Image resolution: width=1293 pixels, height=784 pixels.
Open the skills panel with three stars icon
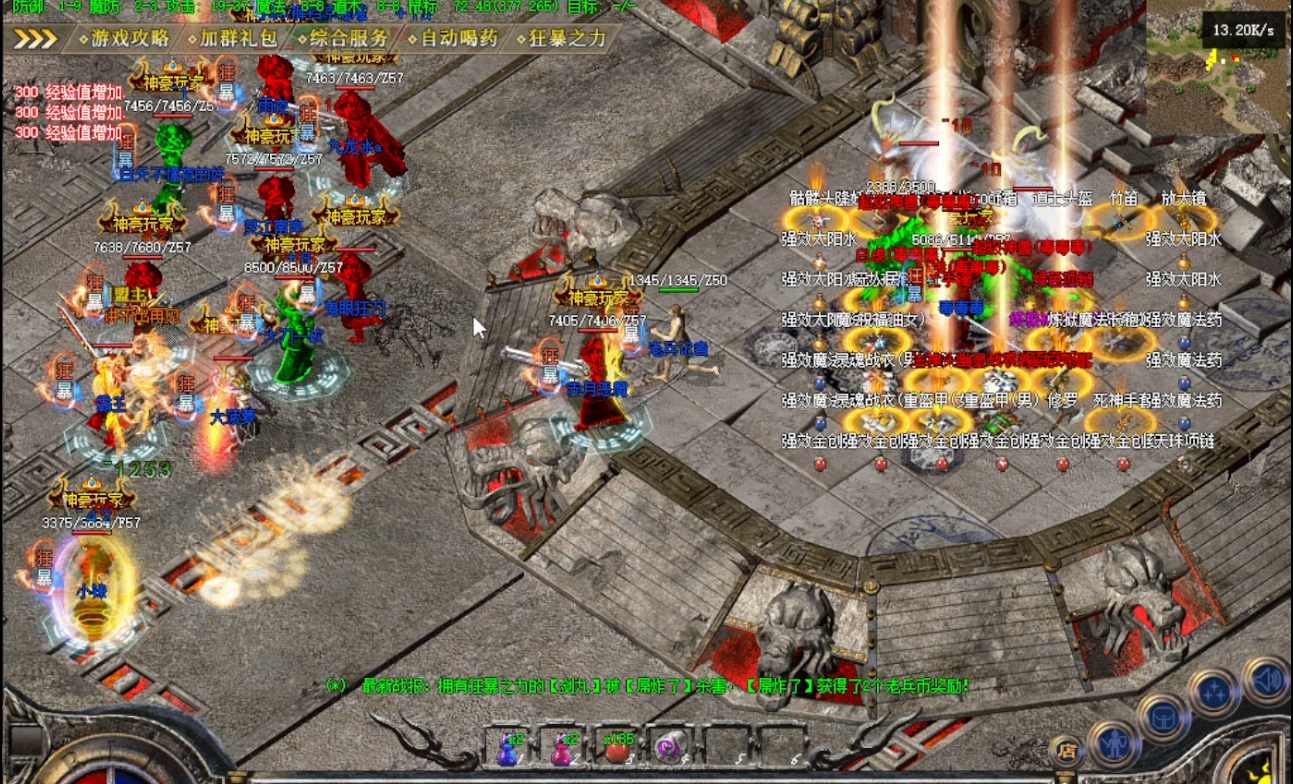click(x=1215, y=692)
